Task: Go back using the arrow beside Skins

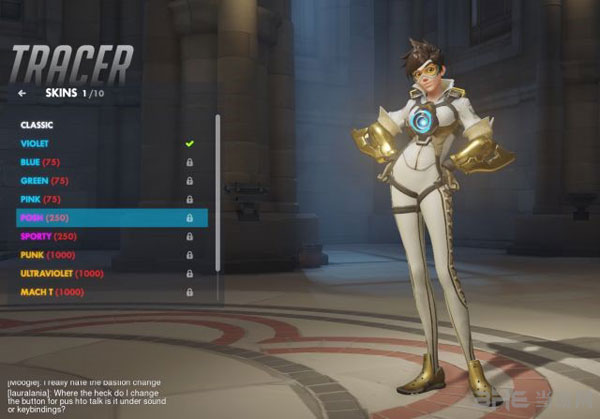Action: pyautogui.click(x=22, y=94)
